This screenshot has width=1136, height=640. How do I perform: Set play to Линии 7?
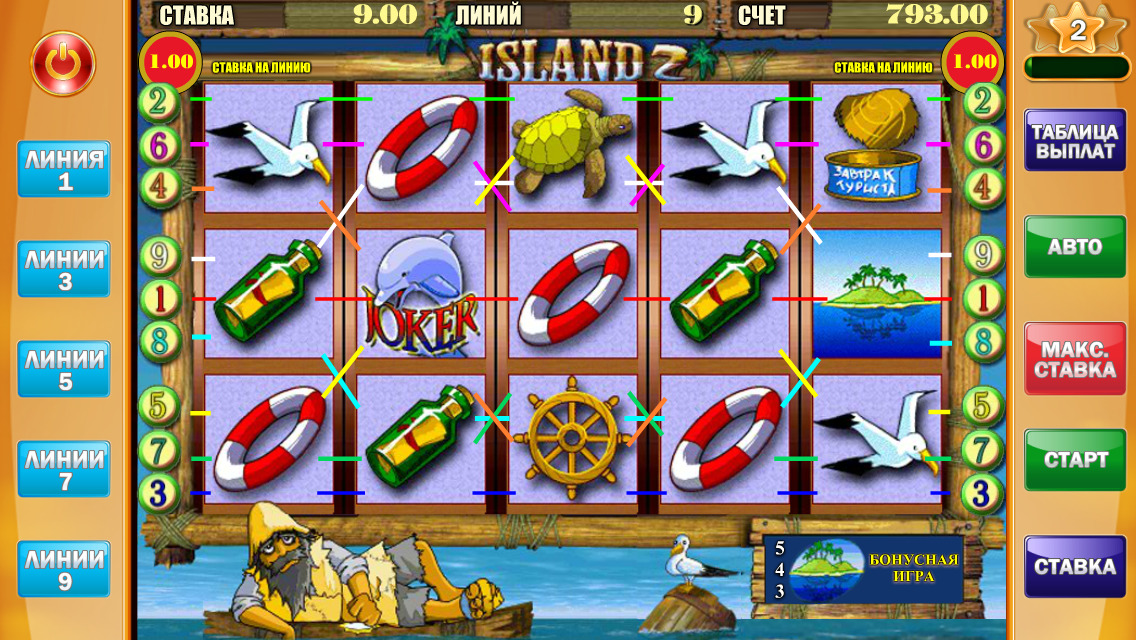(64, 469)
